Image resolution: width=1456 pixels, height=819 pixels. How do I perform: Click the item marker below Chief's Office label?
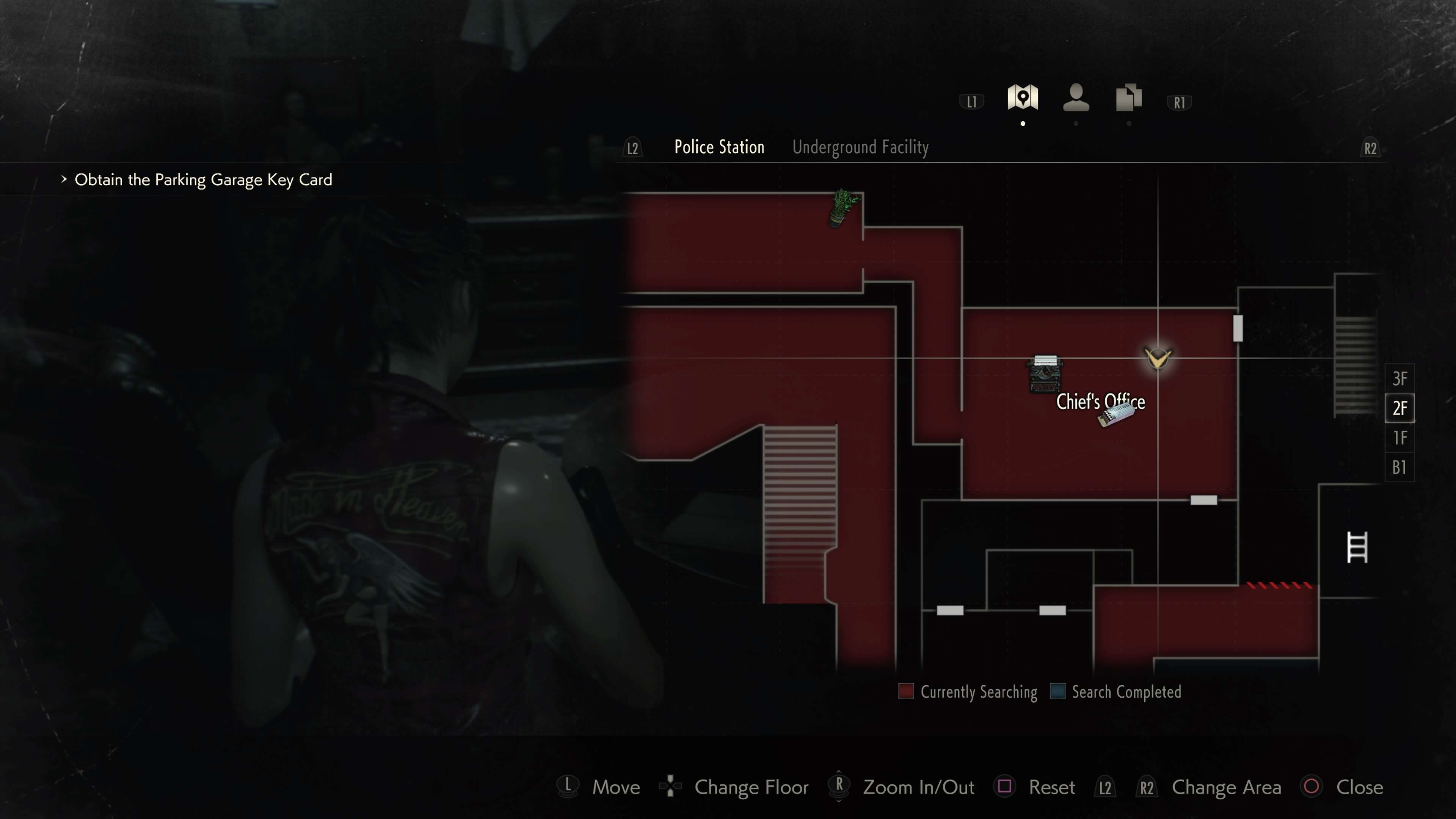coord(1116,416)
